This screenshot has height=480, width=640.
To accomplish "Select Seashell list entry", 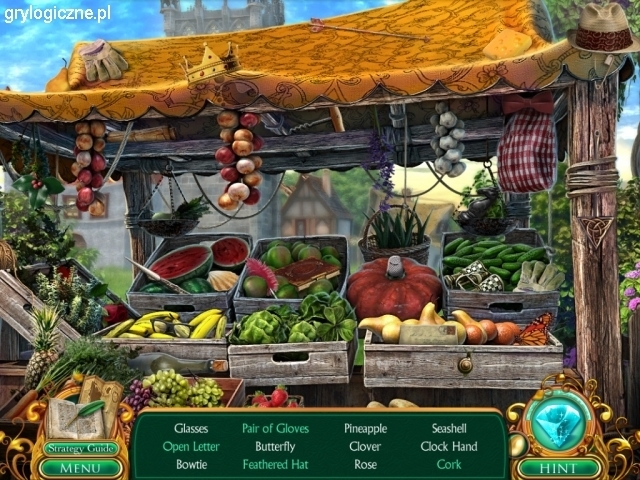I will [x=449, y=428].
